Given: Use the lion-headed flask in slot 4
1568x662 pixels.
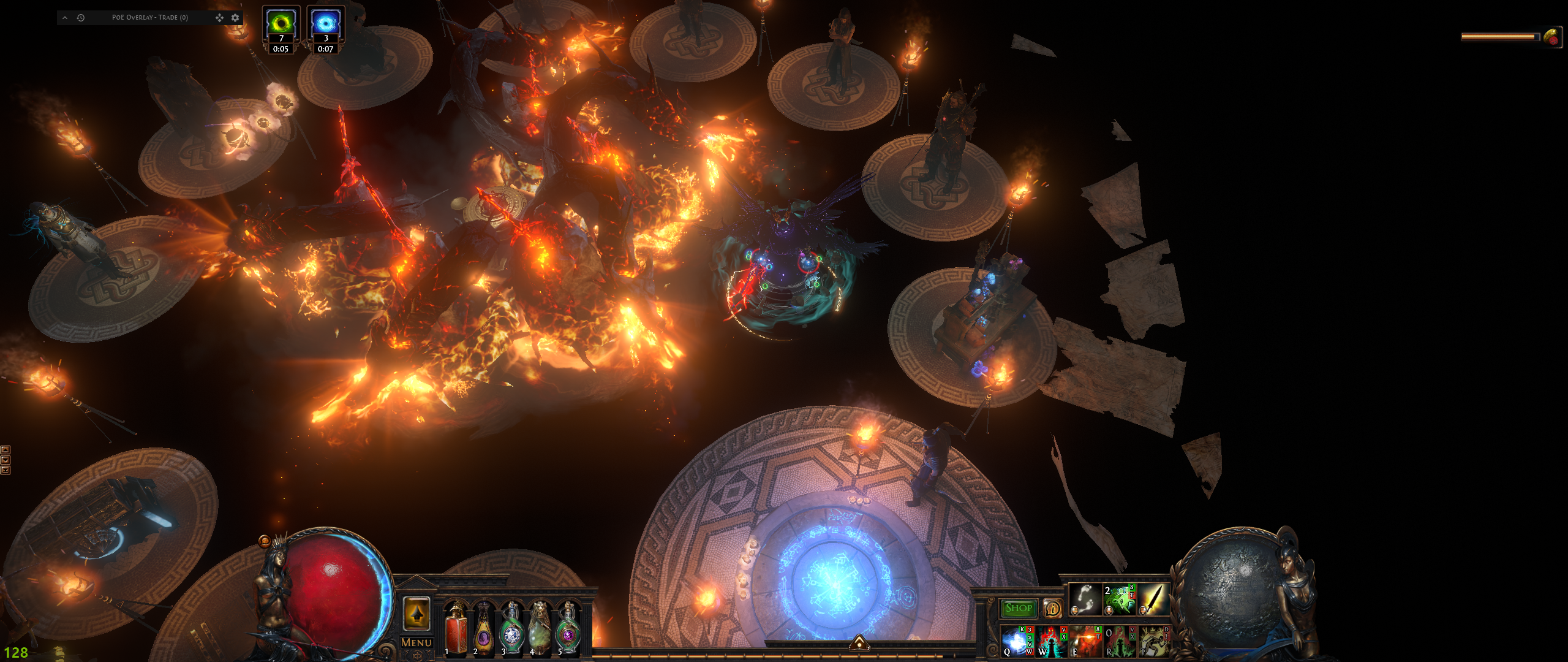Looking at the screenshot, I should pos(540,628).
